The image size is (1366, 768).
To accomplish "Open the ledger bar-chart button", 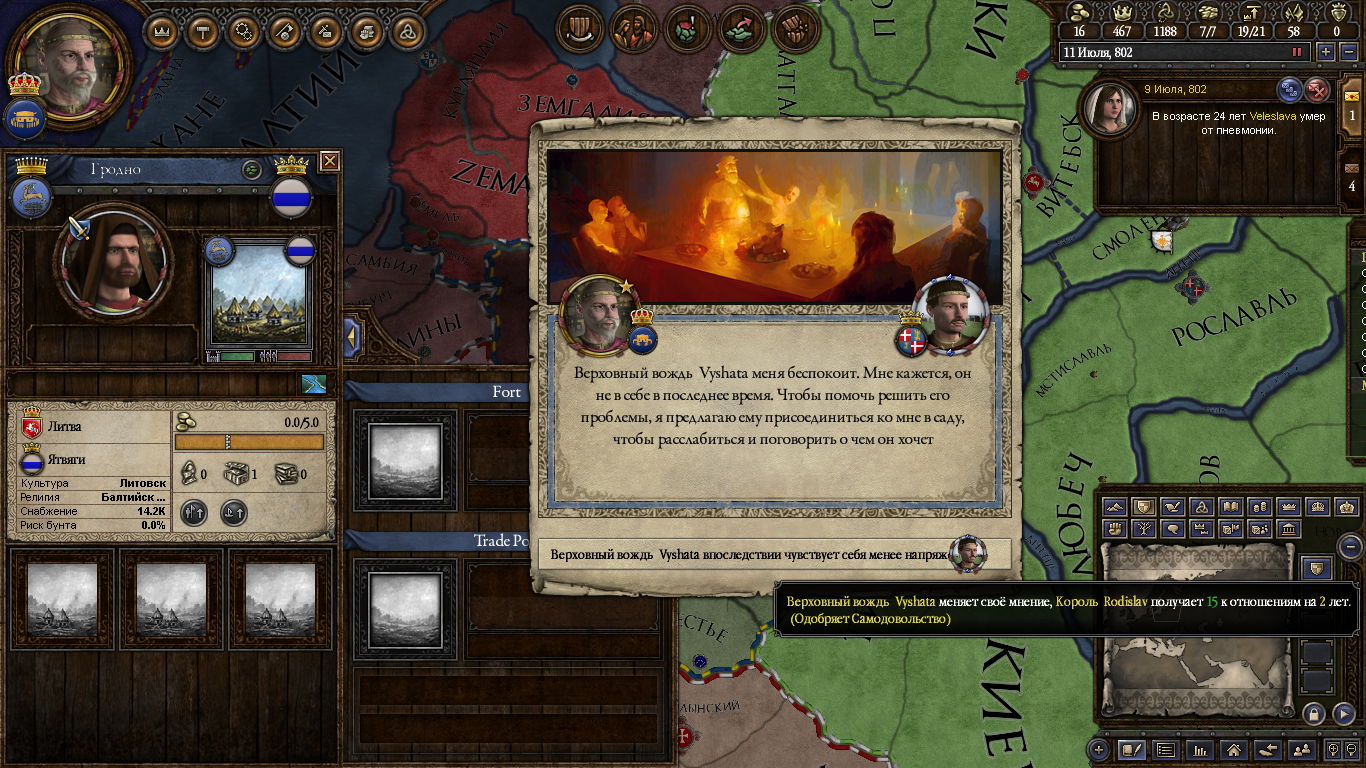I will [1199, 749].
